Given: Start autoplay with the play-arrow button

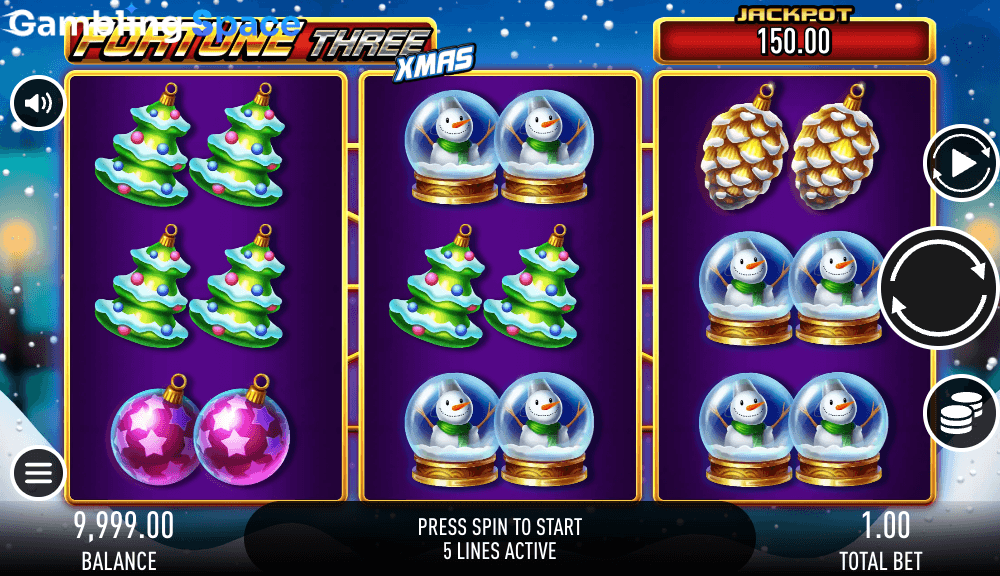Looking at the screenshot, I should 961,163.
